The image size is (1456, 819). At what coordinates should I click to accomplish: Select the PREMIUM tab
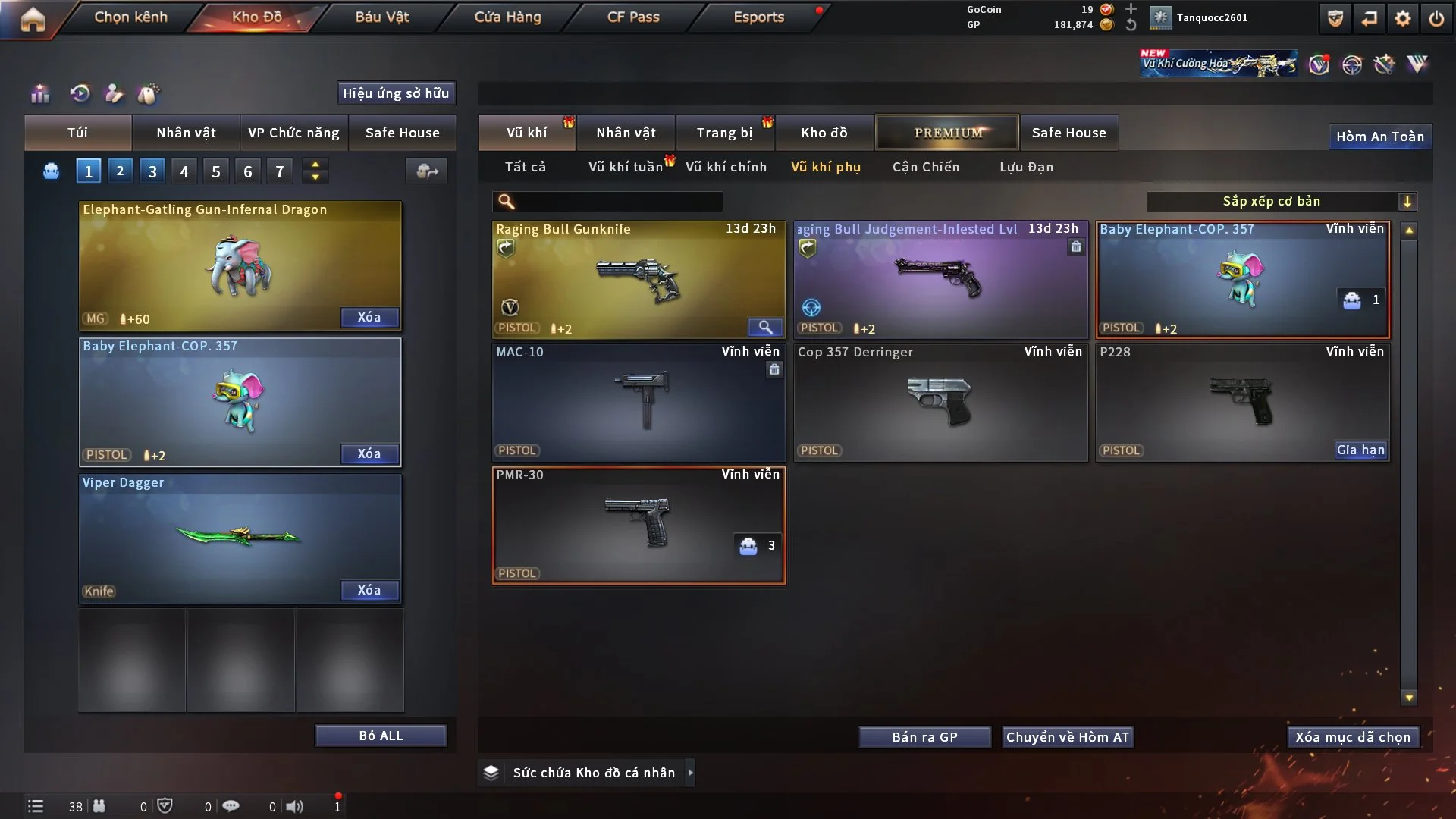click(x=947, y=133)
